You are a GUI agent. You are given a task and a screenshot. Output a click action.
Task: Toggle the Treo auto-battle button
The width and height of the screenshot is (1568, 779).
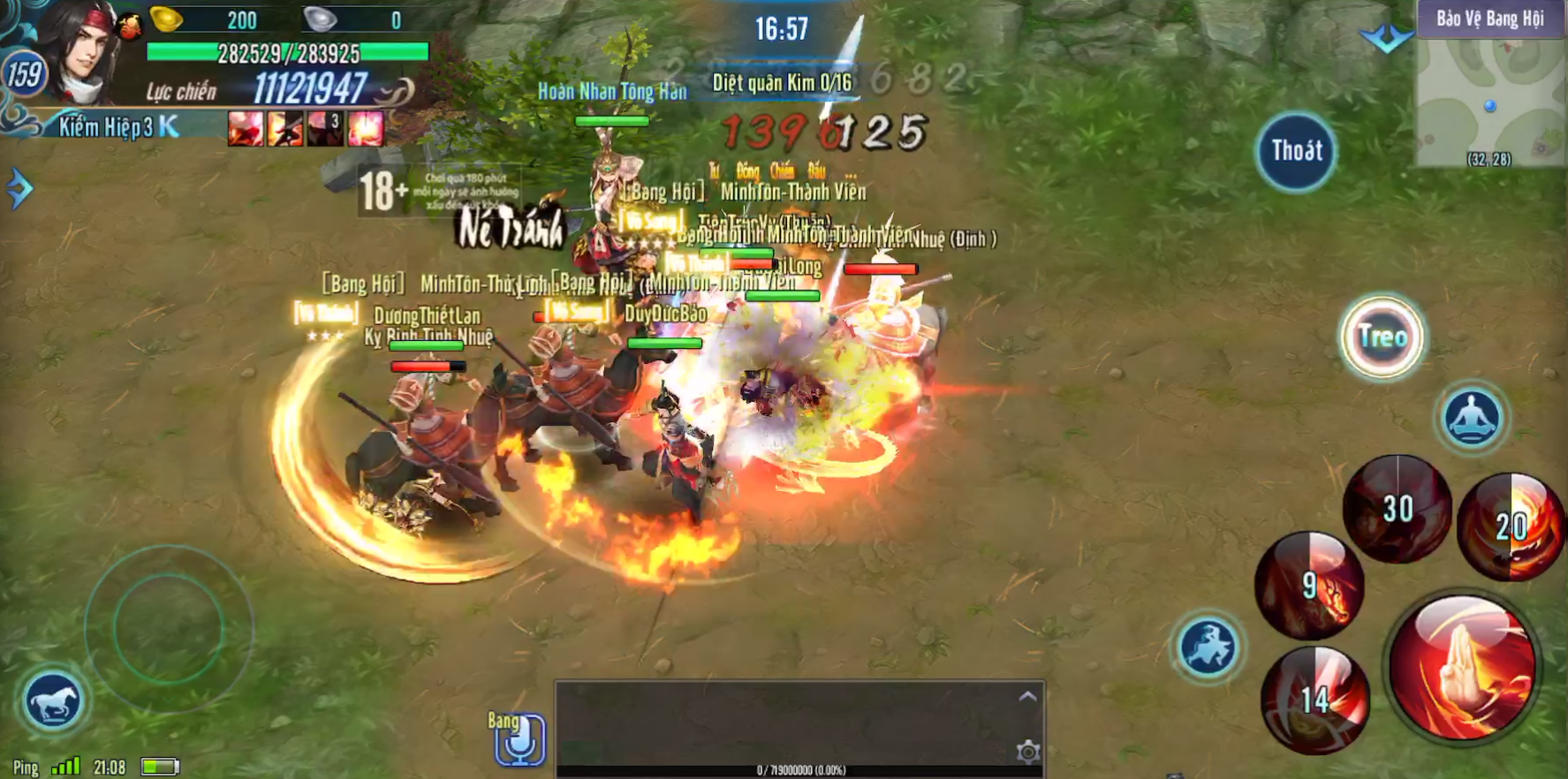tap(1382, 337)
